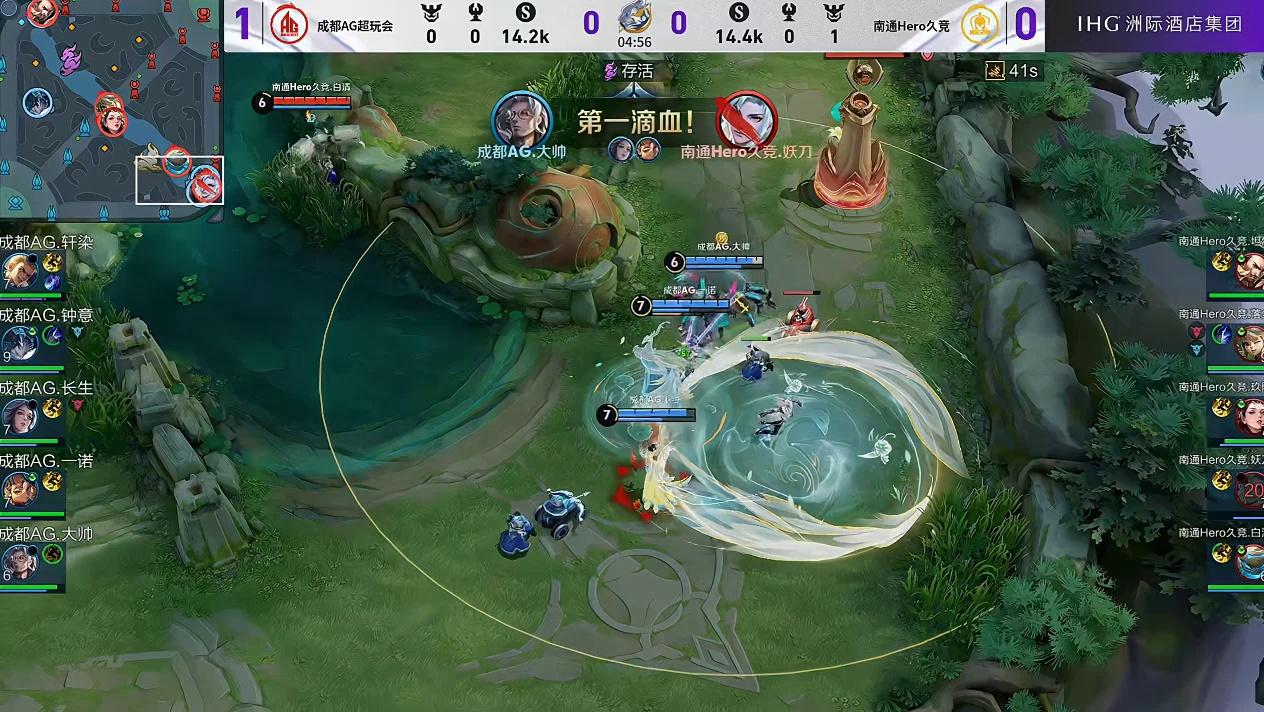
Task: Select 南通Hero久竞.妖刀's dead hero portrait with respawn timer
Action: (x=1249, y=489)
